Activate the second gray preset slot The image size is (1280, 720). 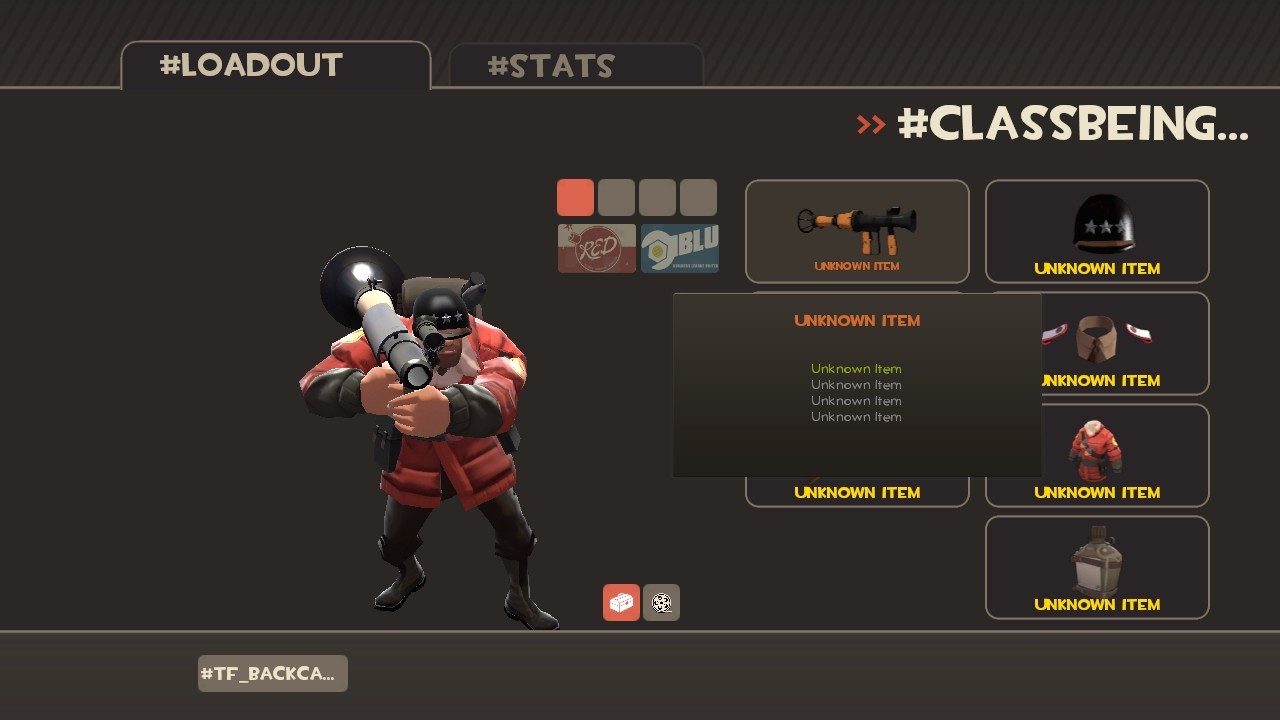pos(617,197)
